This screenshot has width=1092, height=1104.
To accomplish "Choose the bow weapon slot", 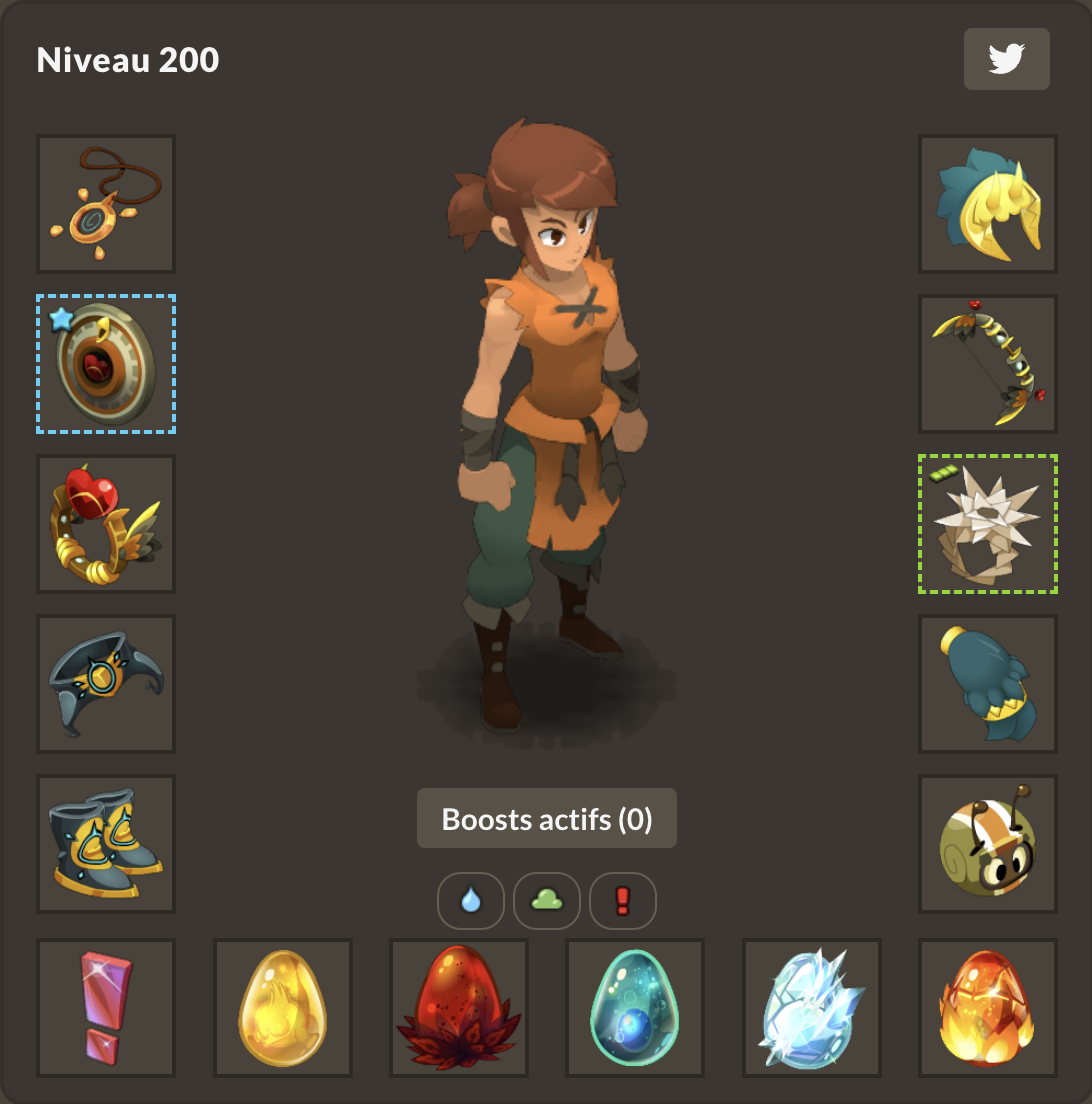I will pyautogui.click(x=988, y=364).
